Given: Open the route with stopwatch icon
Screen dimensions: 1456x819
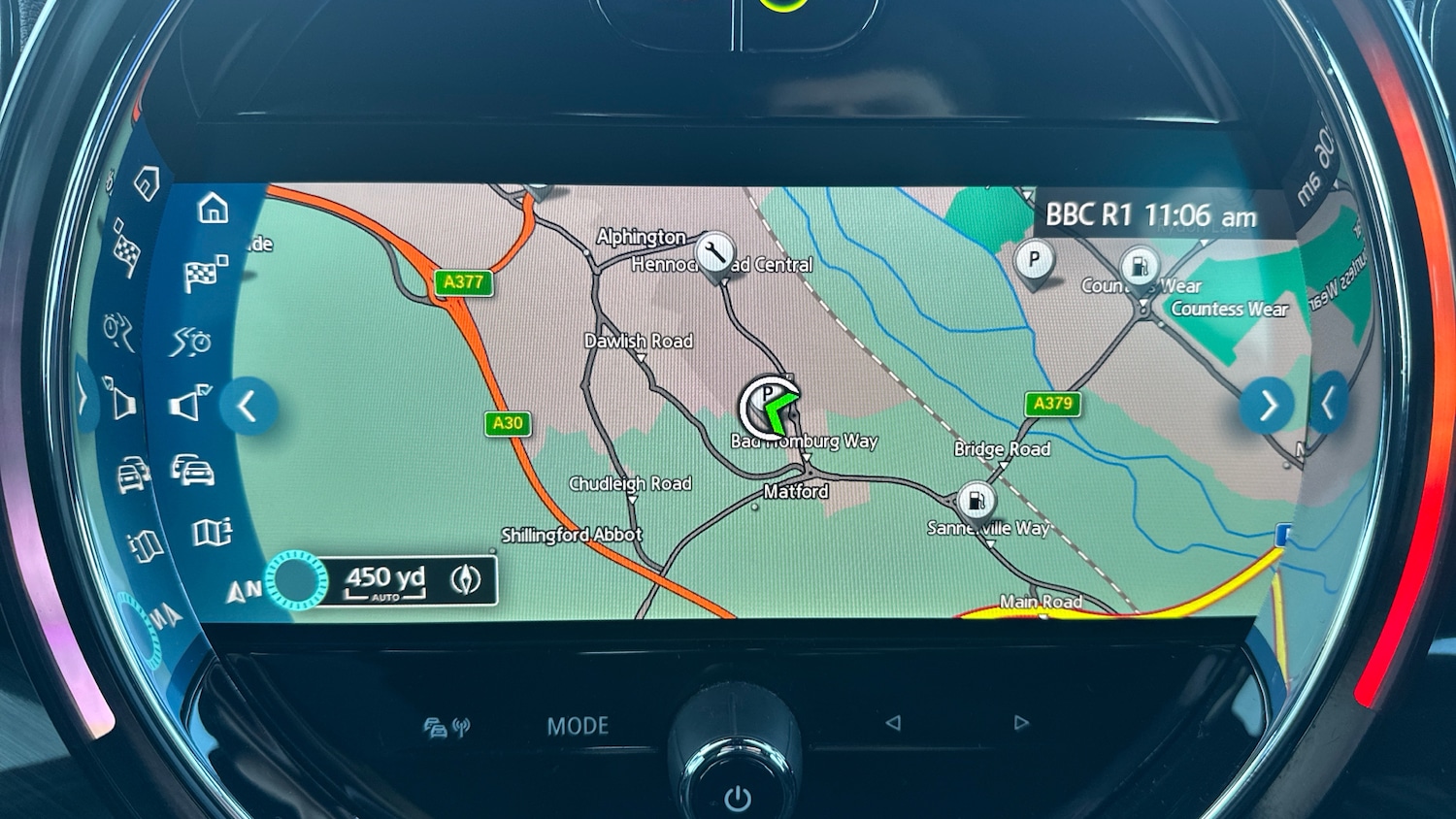Looking at the screenshot, I should (x=192, y=342).
